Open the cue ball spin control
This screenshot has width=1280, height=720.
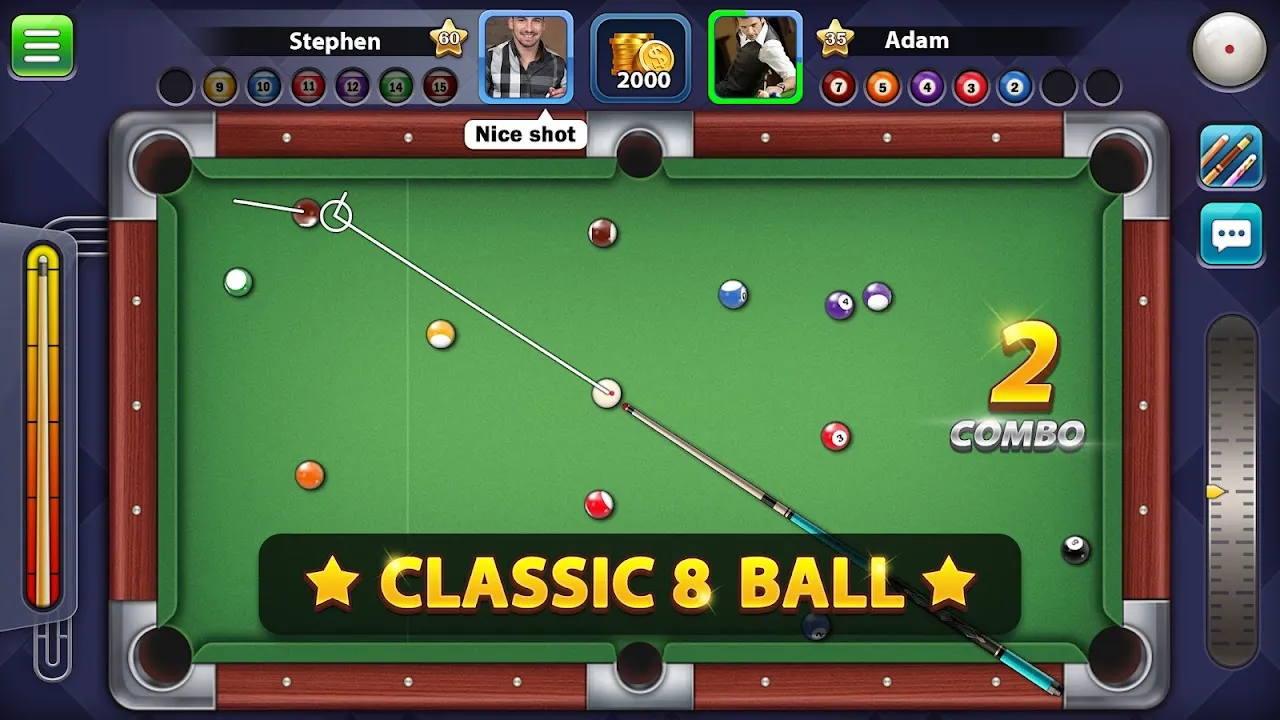1229,47
